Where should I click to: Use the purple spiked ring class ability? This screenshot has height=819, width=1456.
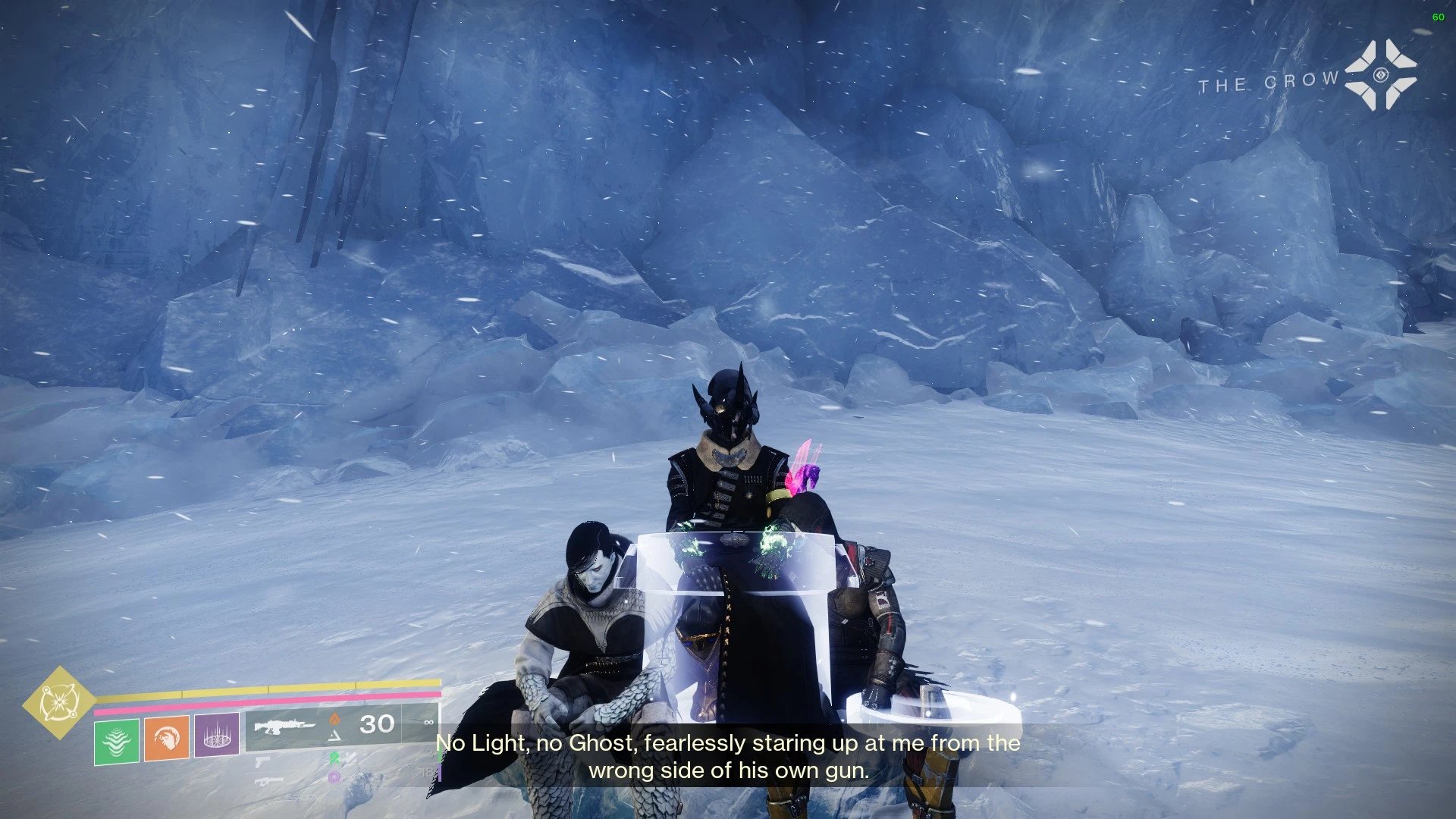[217, 734]
